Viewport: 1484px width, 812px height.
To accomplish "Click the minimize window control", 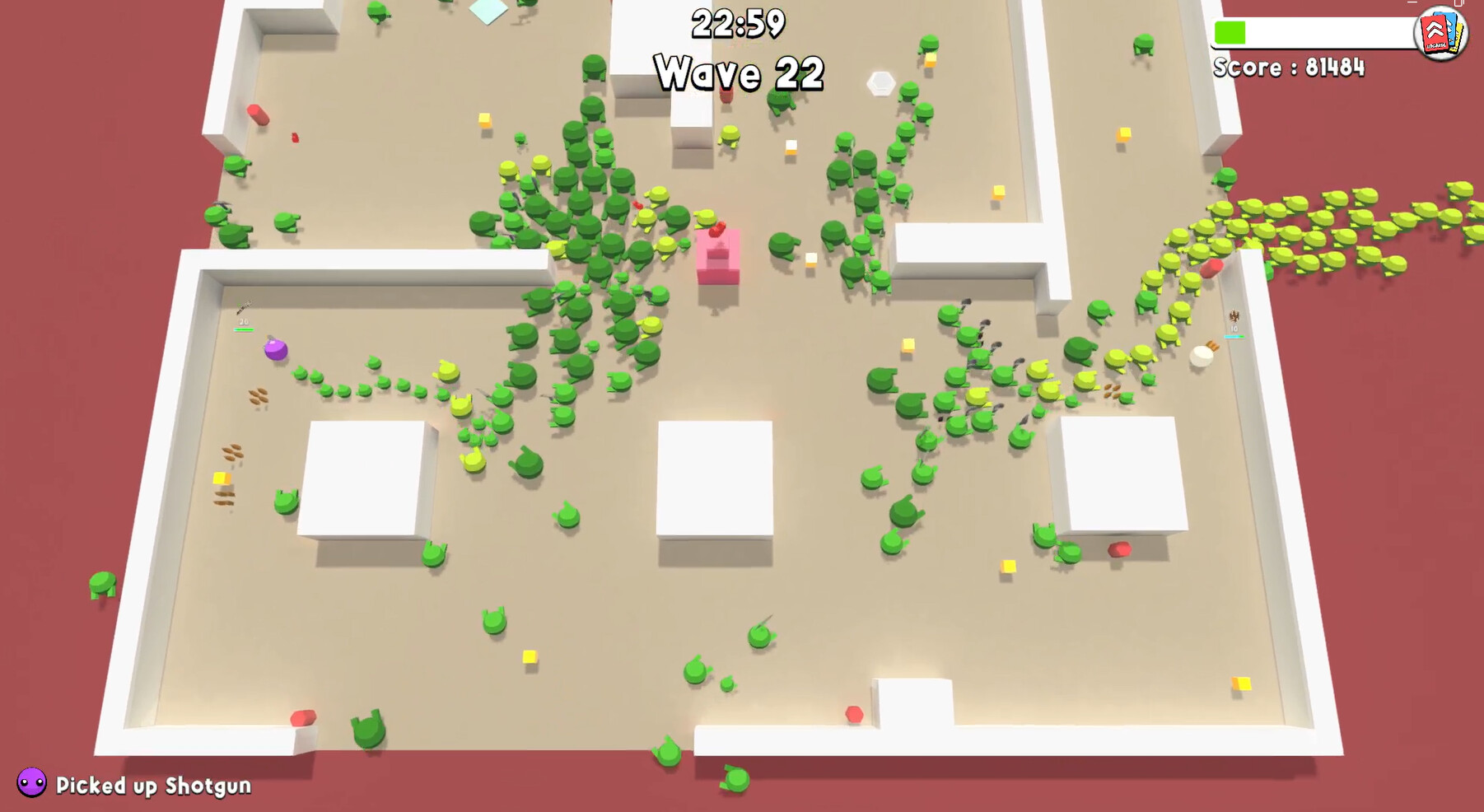I will (x=1412, y=4).
